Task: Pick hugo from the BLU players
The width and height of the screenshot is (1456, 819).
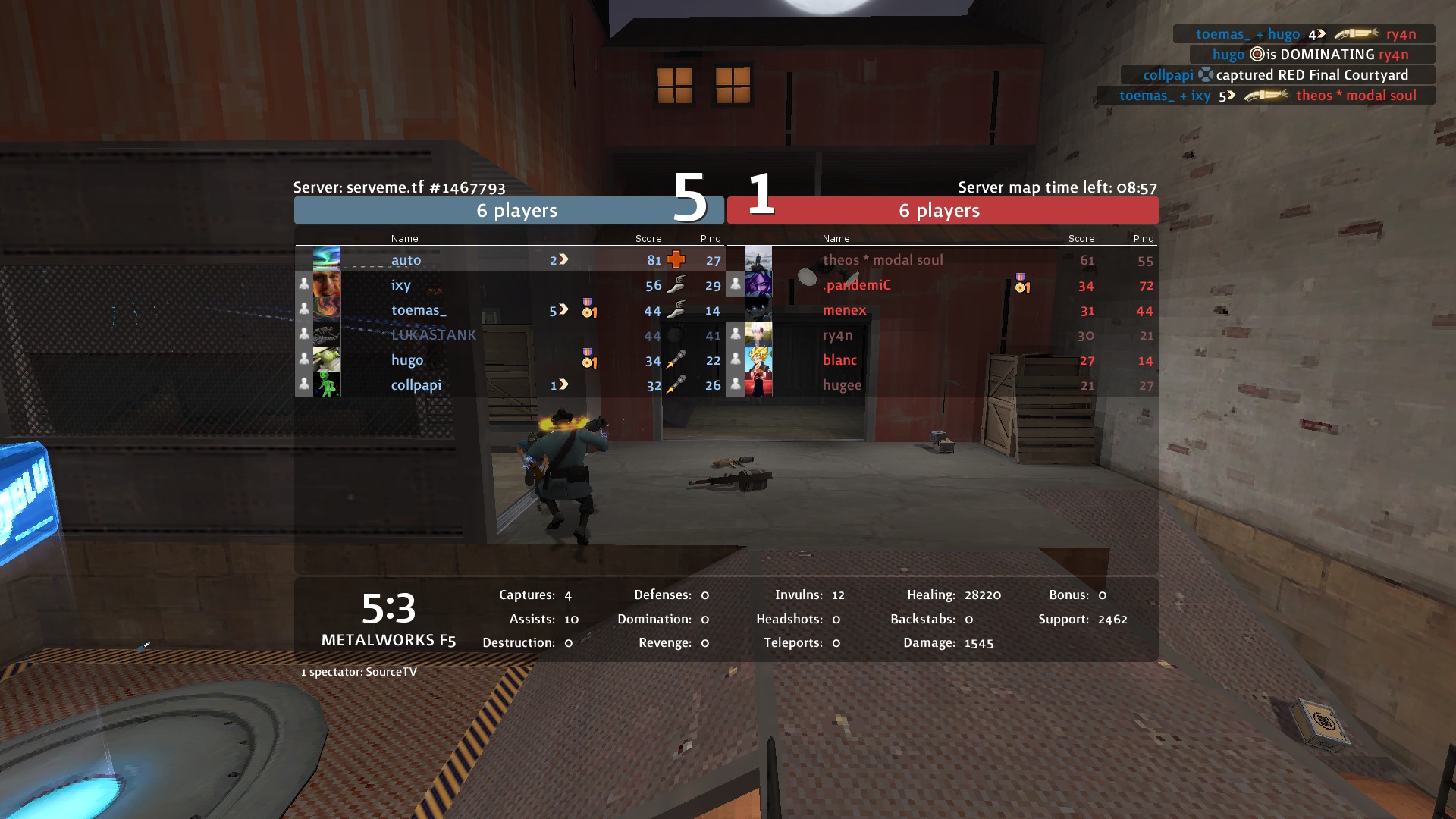Action: 407,360
